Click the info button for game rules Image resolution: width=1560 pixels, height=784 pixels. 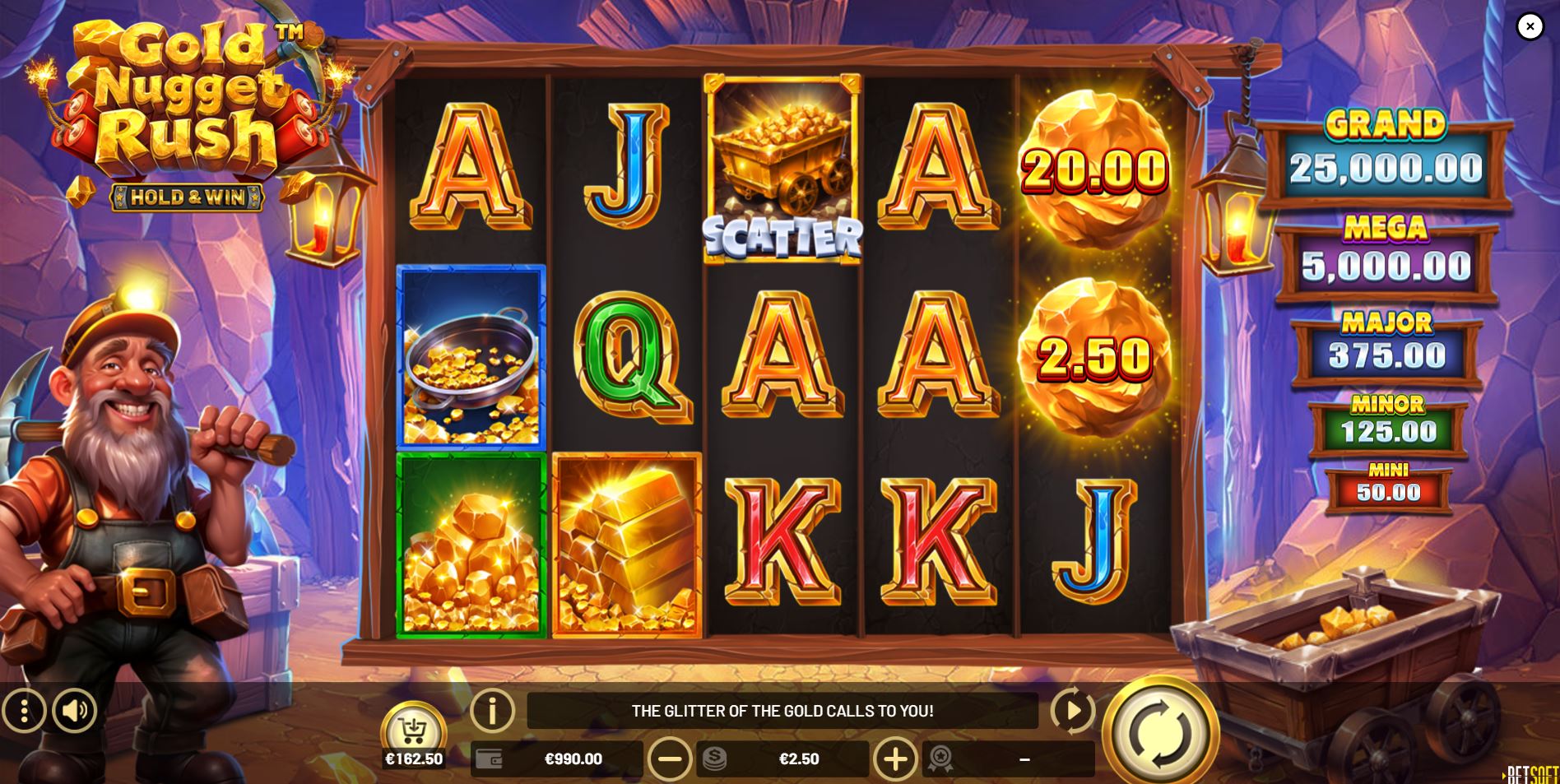click(x=492, y=712)
